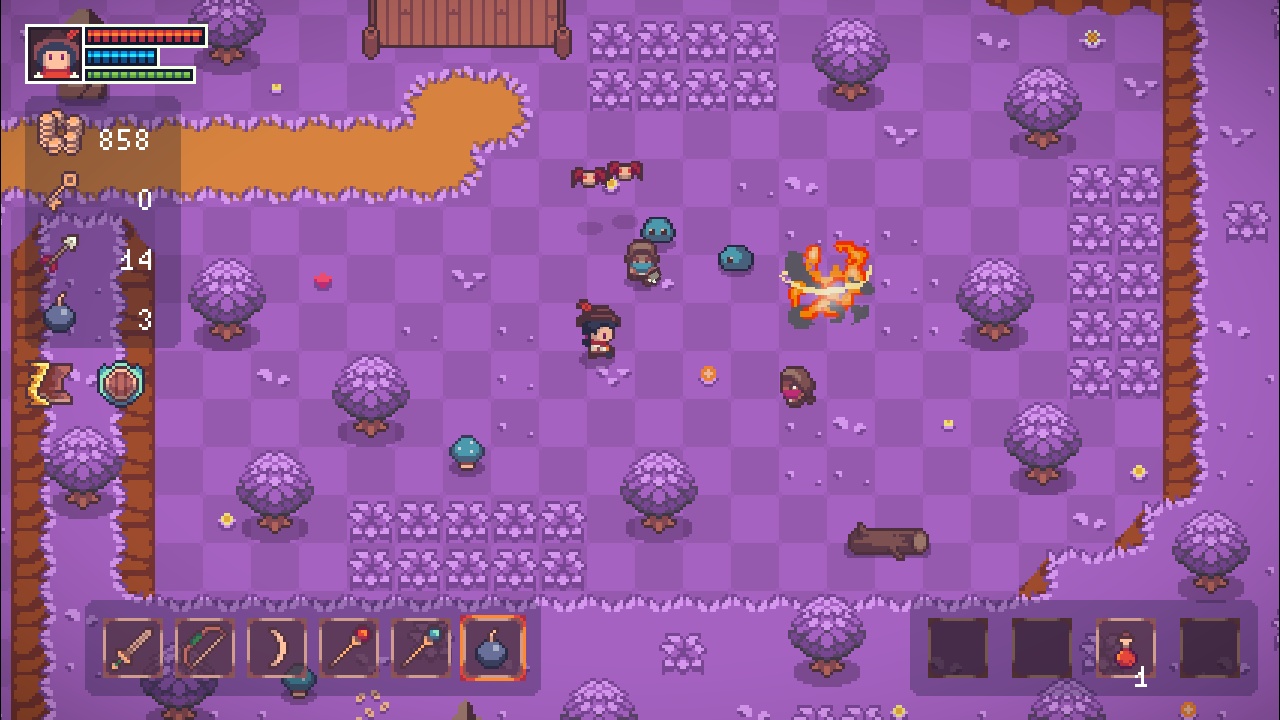
Task: Select the sword in the hotbar
Action: [131, 648]
